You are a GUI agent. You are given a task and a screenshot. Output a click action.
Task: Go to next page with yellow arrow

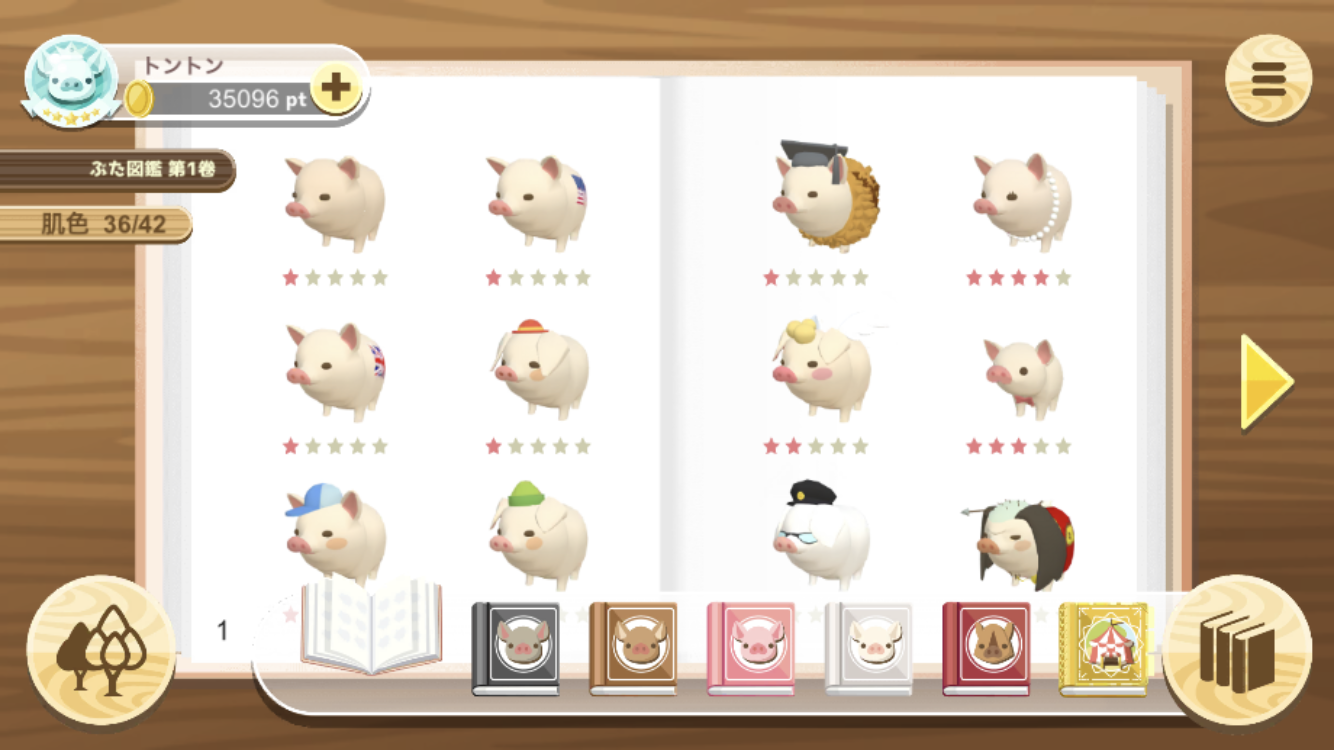[x=1266, y=382]
